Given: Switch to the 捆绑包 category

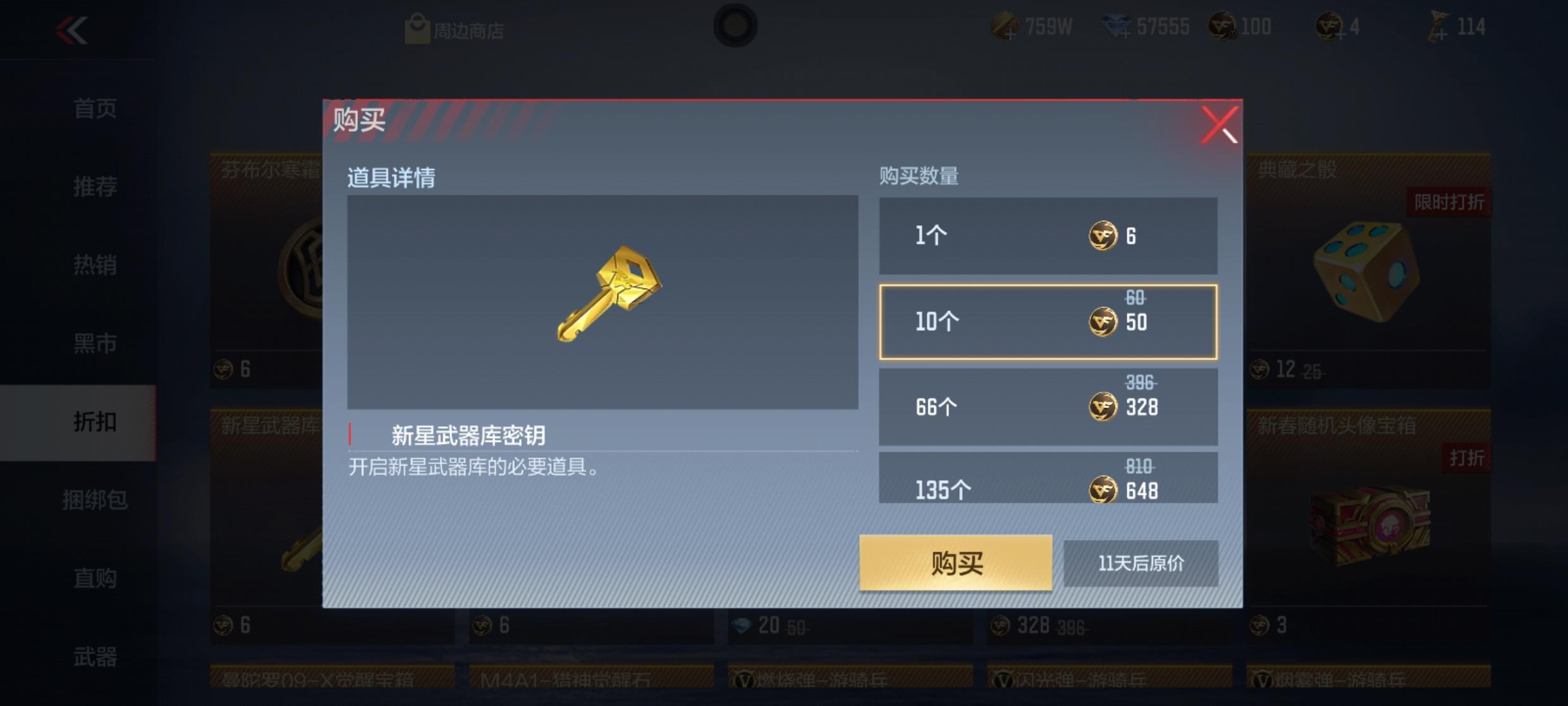Looking at the screenshot, I should [x=95, y=500].
